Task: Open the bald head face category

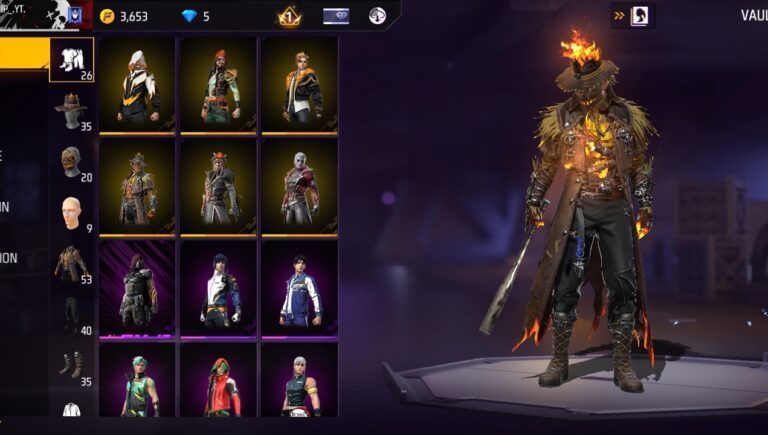Action: click(x=72, y=213)
